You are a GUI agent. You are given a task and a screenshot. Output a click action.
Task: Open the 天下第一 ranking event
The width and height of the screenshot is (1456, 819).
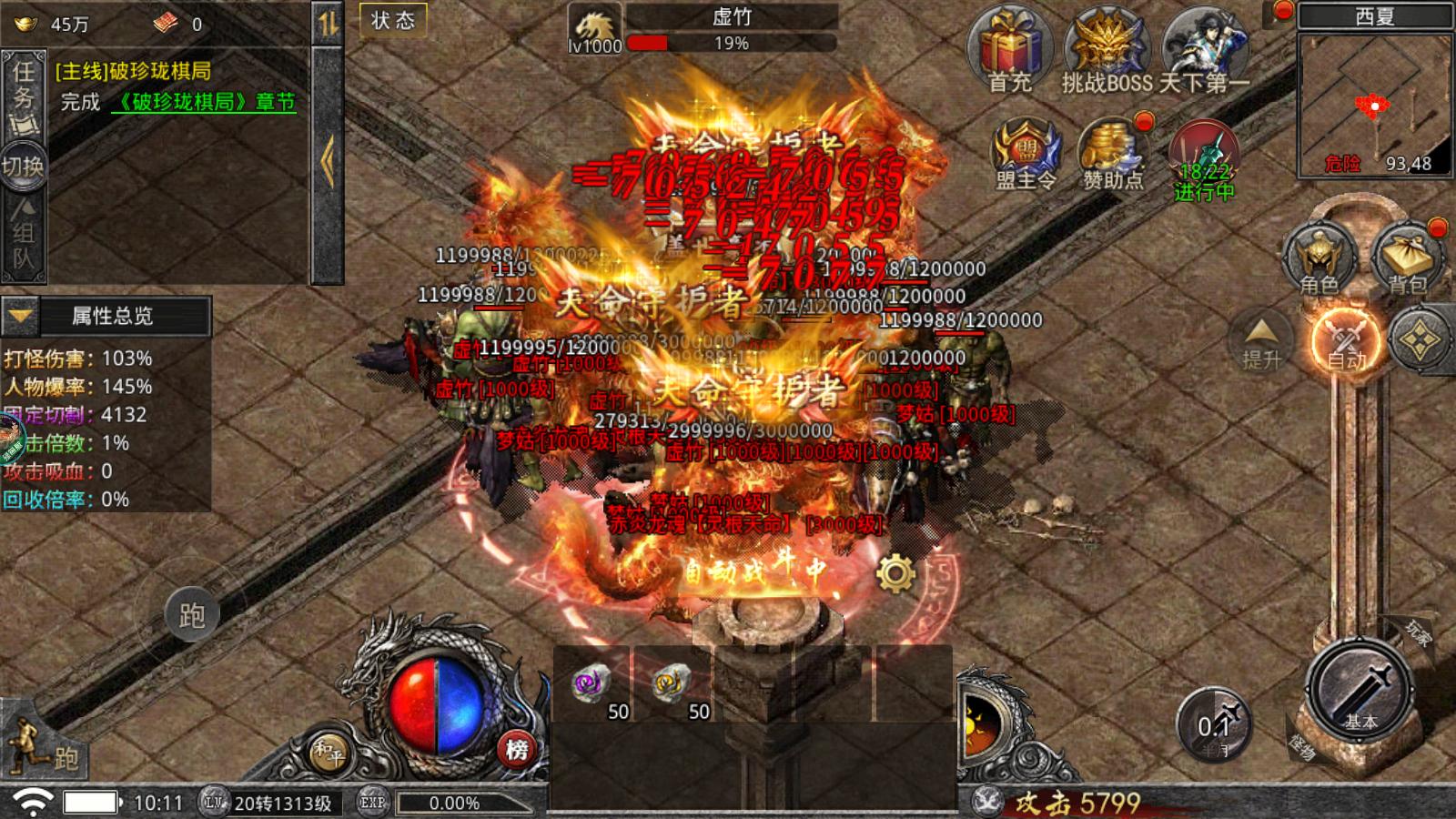1205,50
